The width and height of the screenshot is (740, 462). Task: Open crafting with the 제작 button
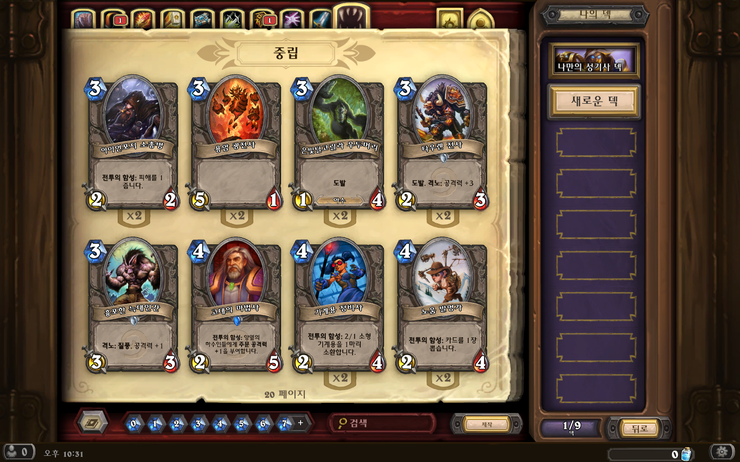[487, 424]
